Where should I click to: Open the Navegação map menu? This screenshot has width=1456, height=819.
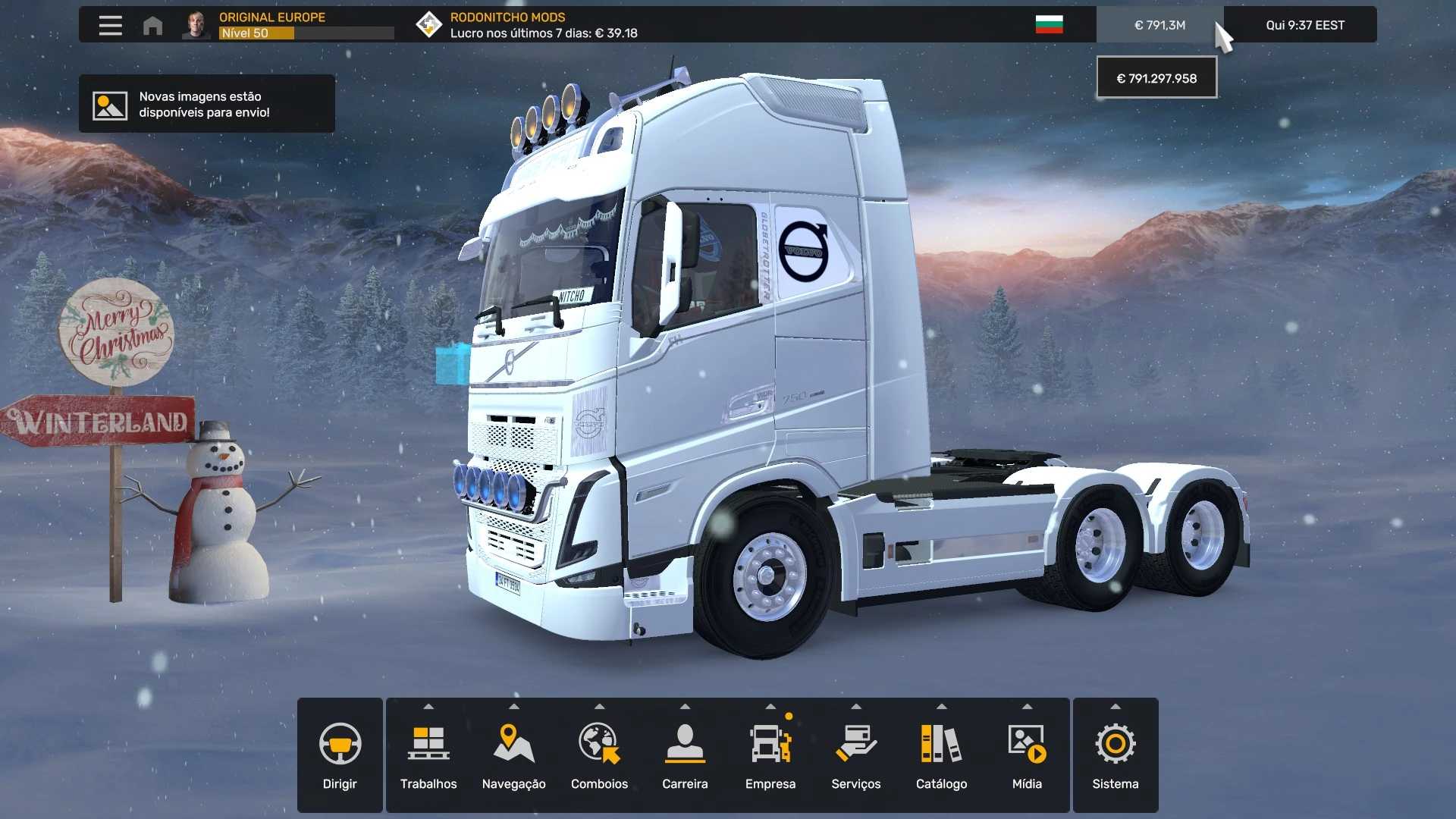click(x=513, y=755)
